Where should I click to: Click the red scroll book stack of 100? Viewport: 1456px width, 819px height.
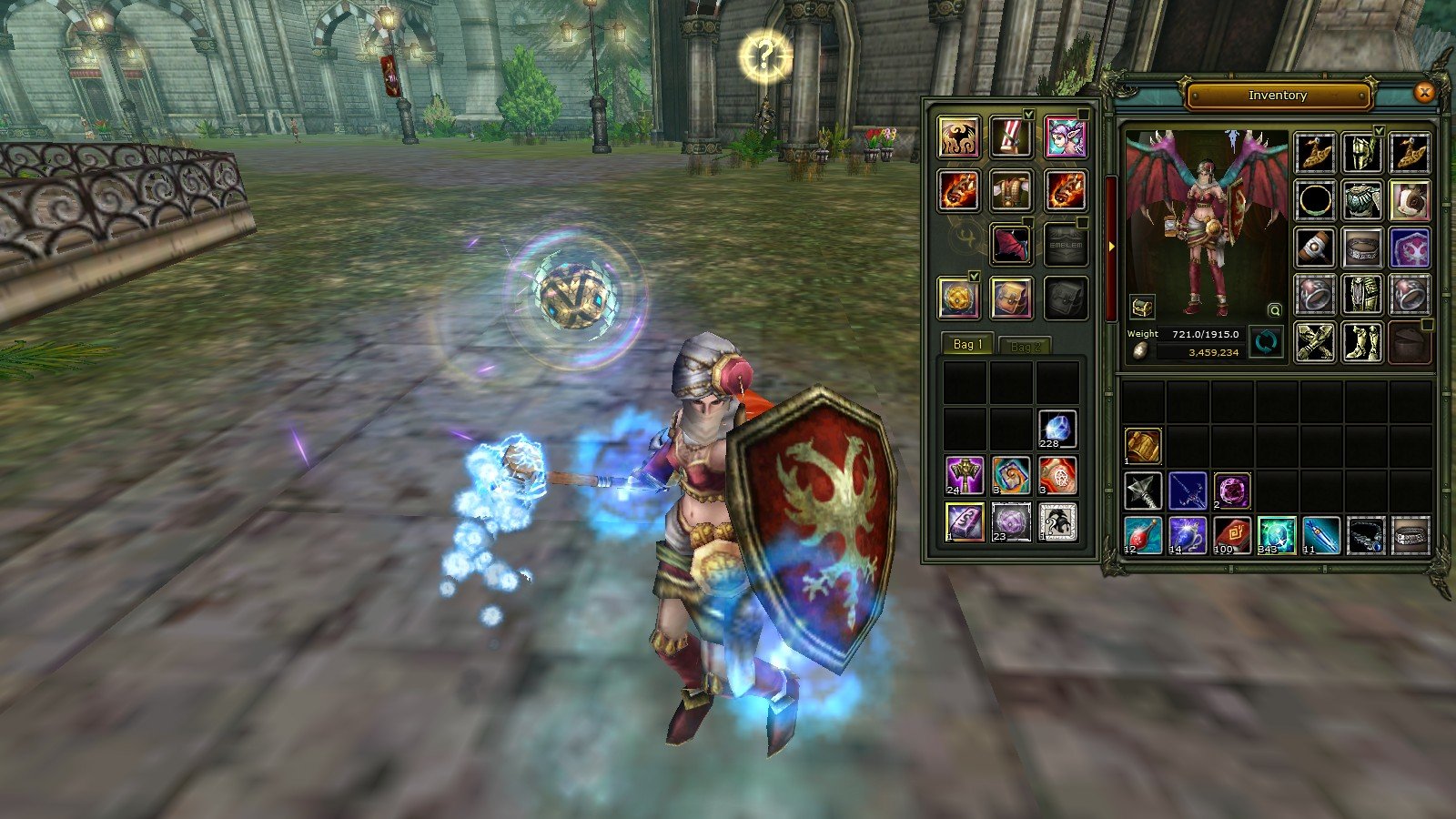tap(1230, 536)
